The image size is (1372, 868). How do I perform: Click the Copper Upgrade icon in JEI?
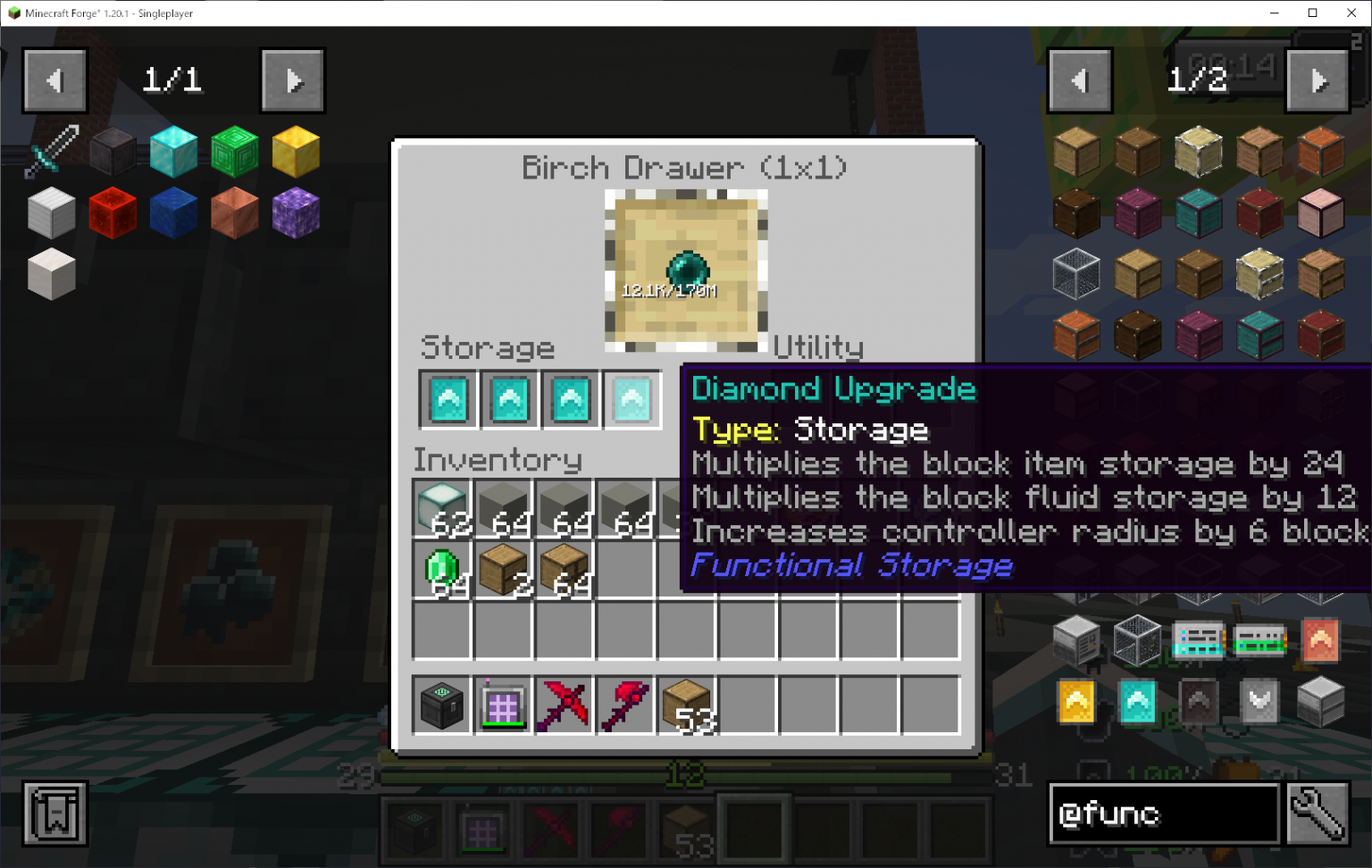[x=1320, y=641]
